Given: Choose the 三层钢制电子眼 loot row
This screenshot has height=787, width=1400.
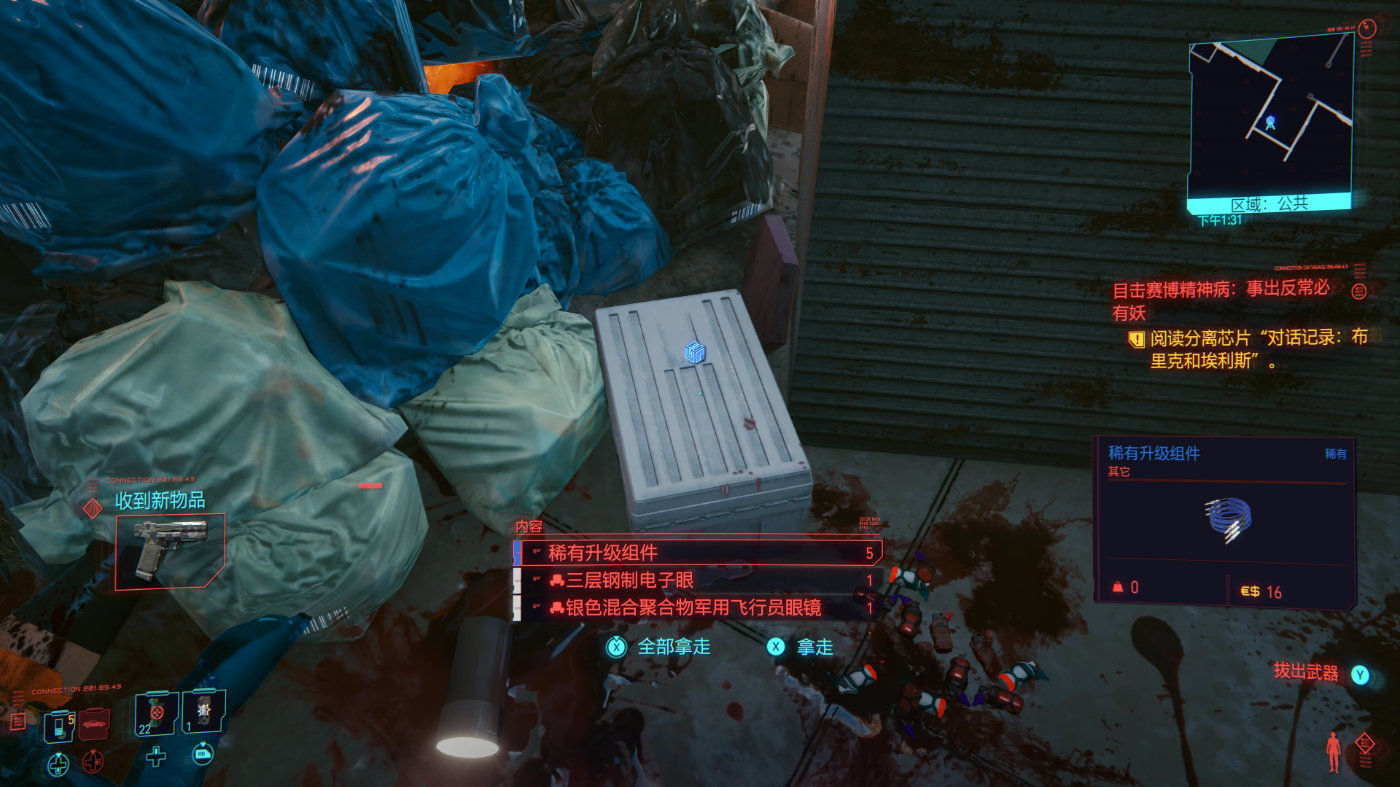Looking at the screenshot, I should point(697,580).
